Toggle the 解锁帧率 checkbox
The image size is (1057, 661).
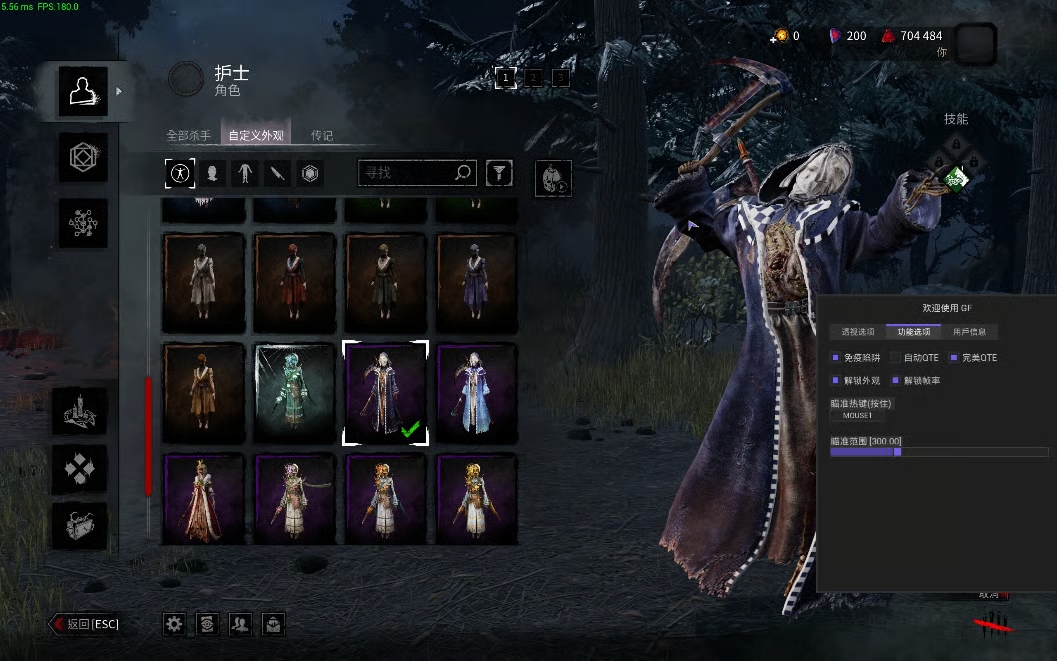pos(896,380)
